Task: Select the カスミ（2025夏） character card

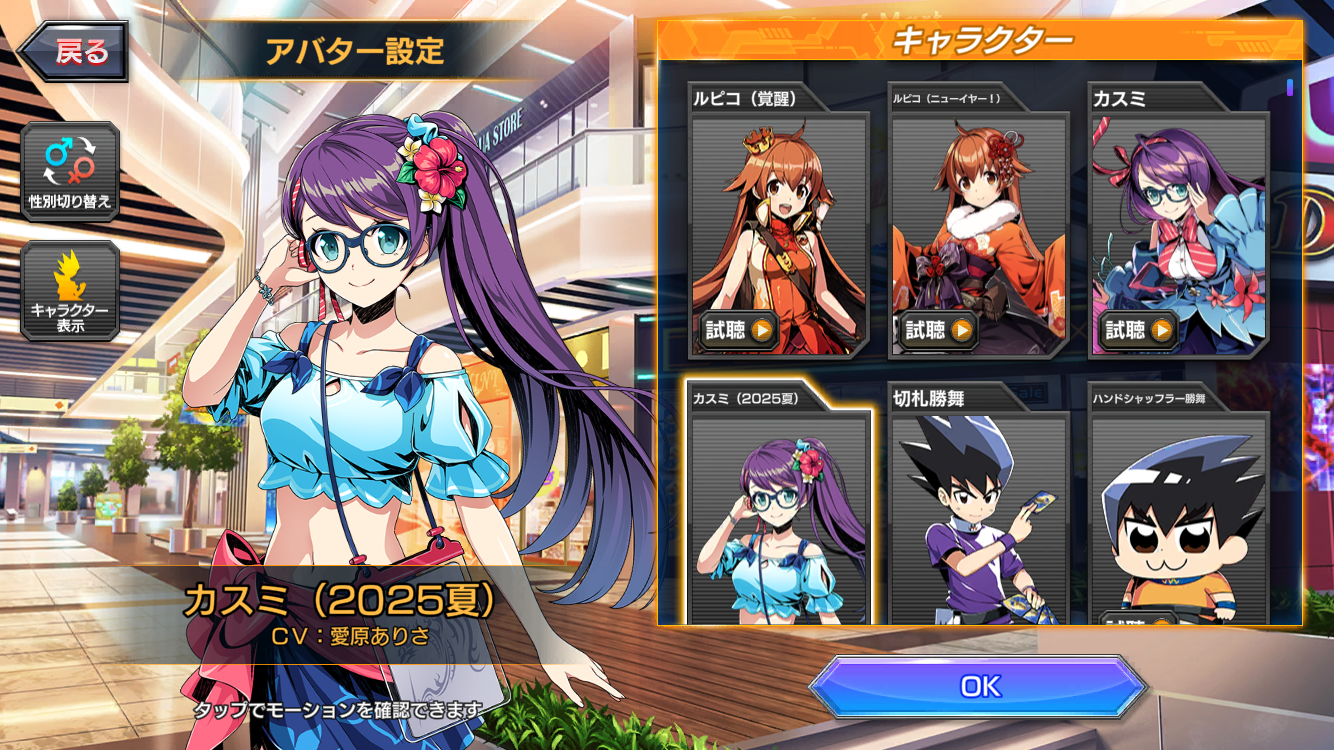Action: [778, 510]
